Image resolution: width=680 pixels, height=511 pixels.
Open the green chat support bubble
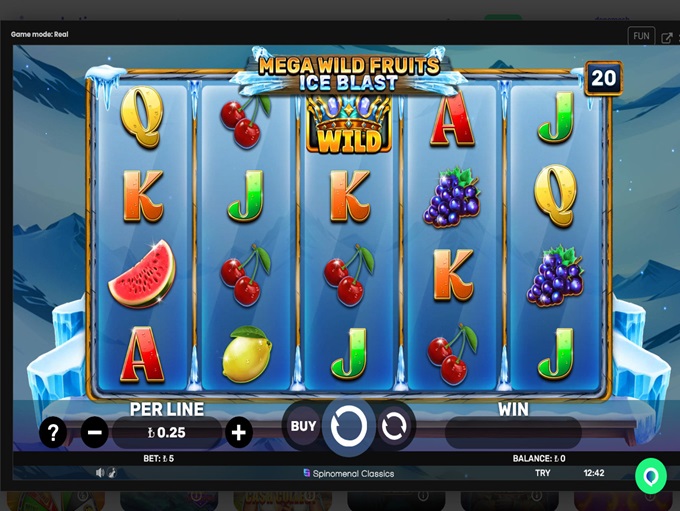pos(650,476)
